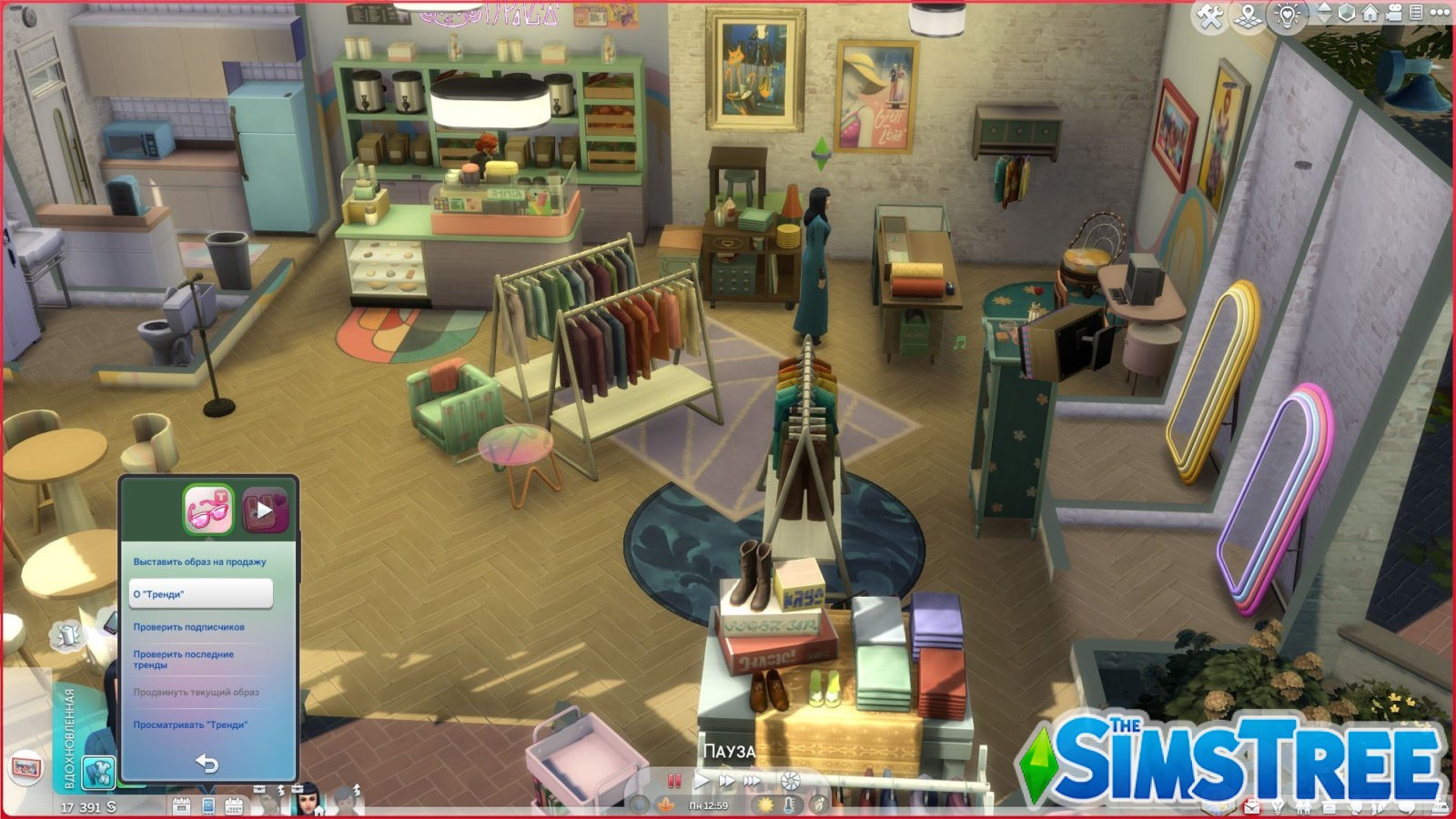Expand the calendar panel near the funds display
1456x819 pixels.
(234, 806)
